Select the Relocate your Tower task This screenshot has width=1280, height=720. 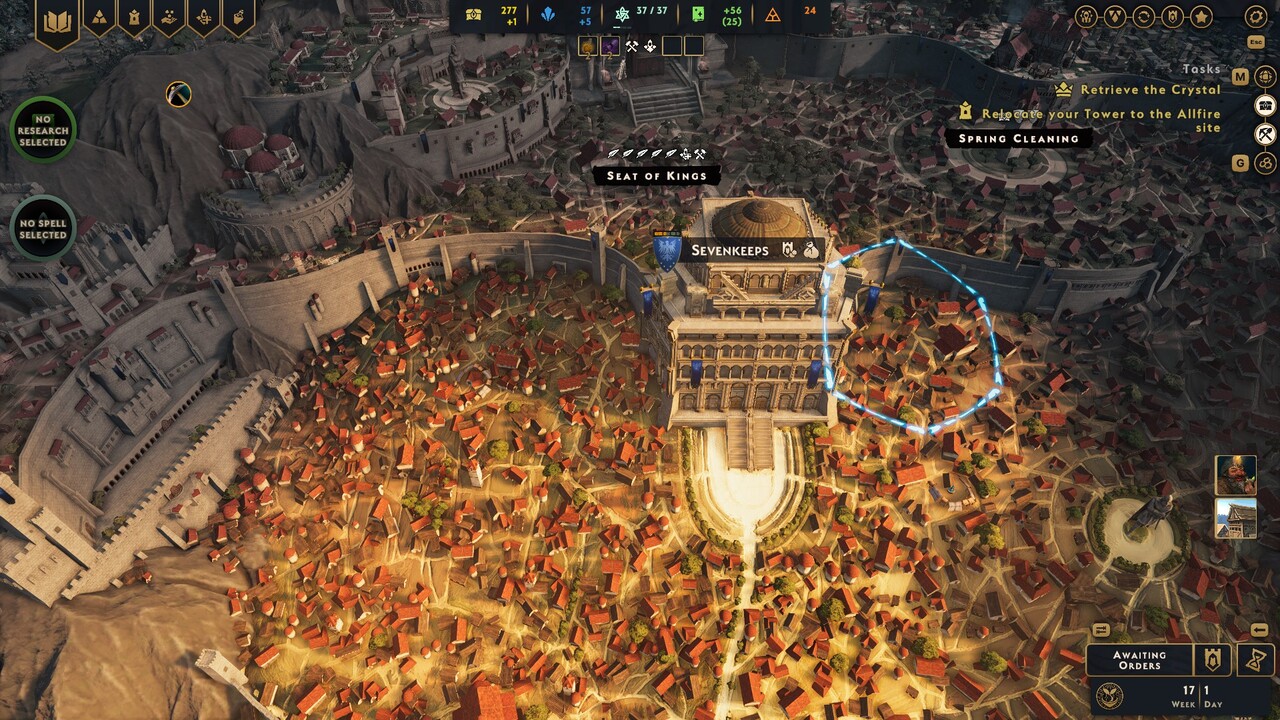1100,114
